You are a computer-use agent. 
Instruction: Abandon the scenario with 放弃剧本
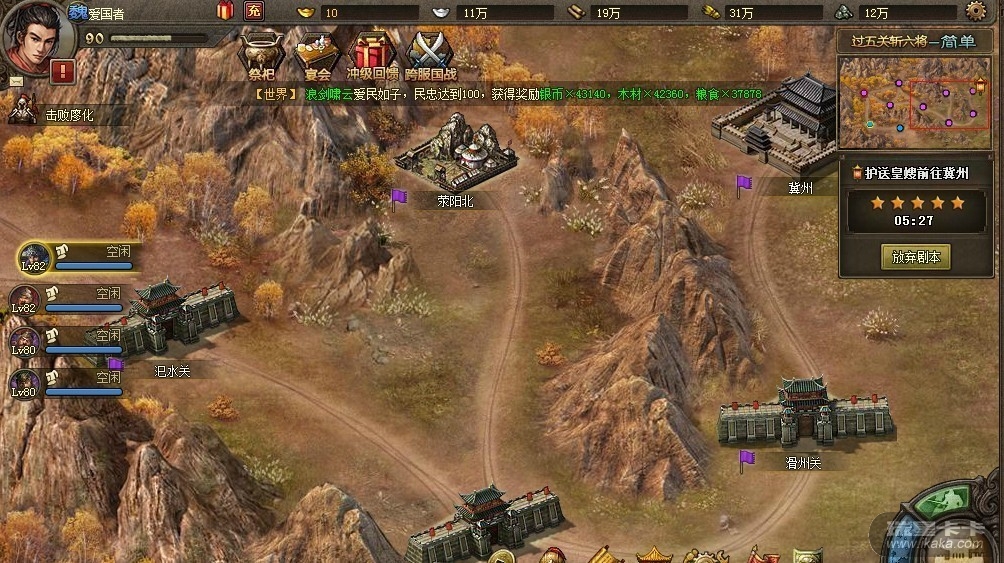click(915, 256)
